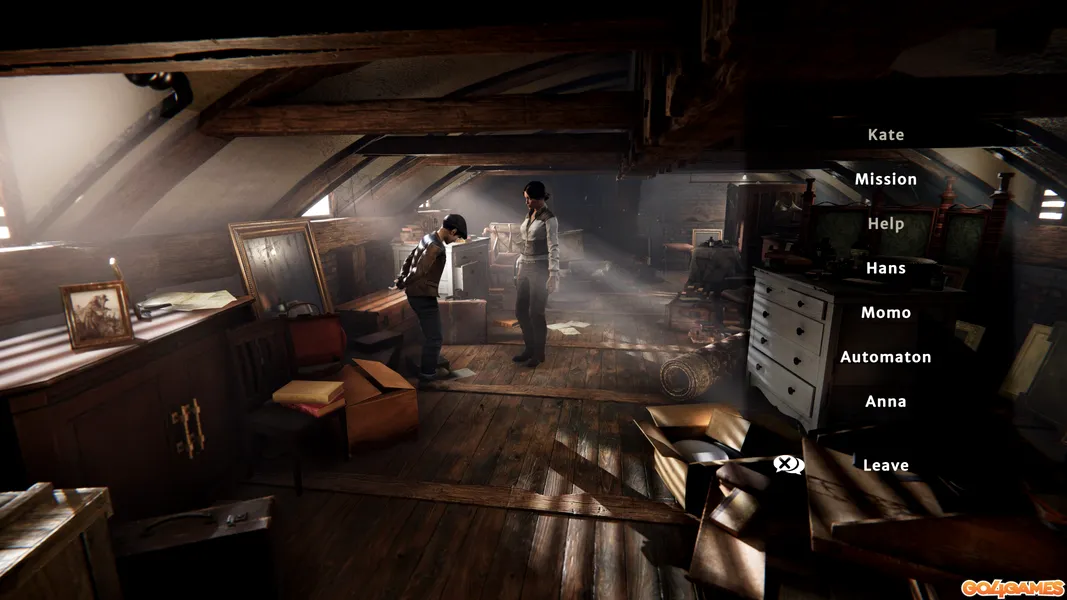Select the Mission dialogue topic
Viewport: 1067px width, 600px height.
pos(885,179)
